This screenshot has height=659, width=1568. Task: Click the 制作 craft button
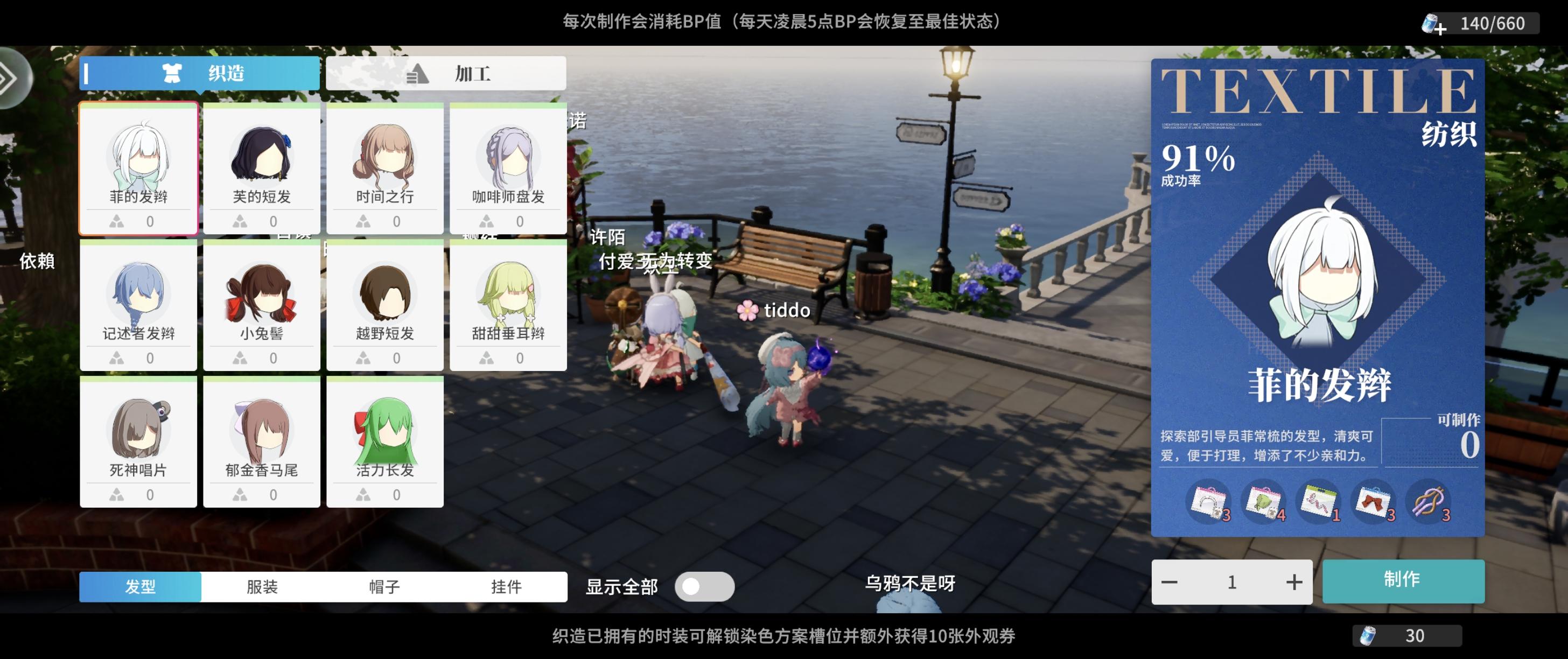(1403, 581)
